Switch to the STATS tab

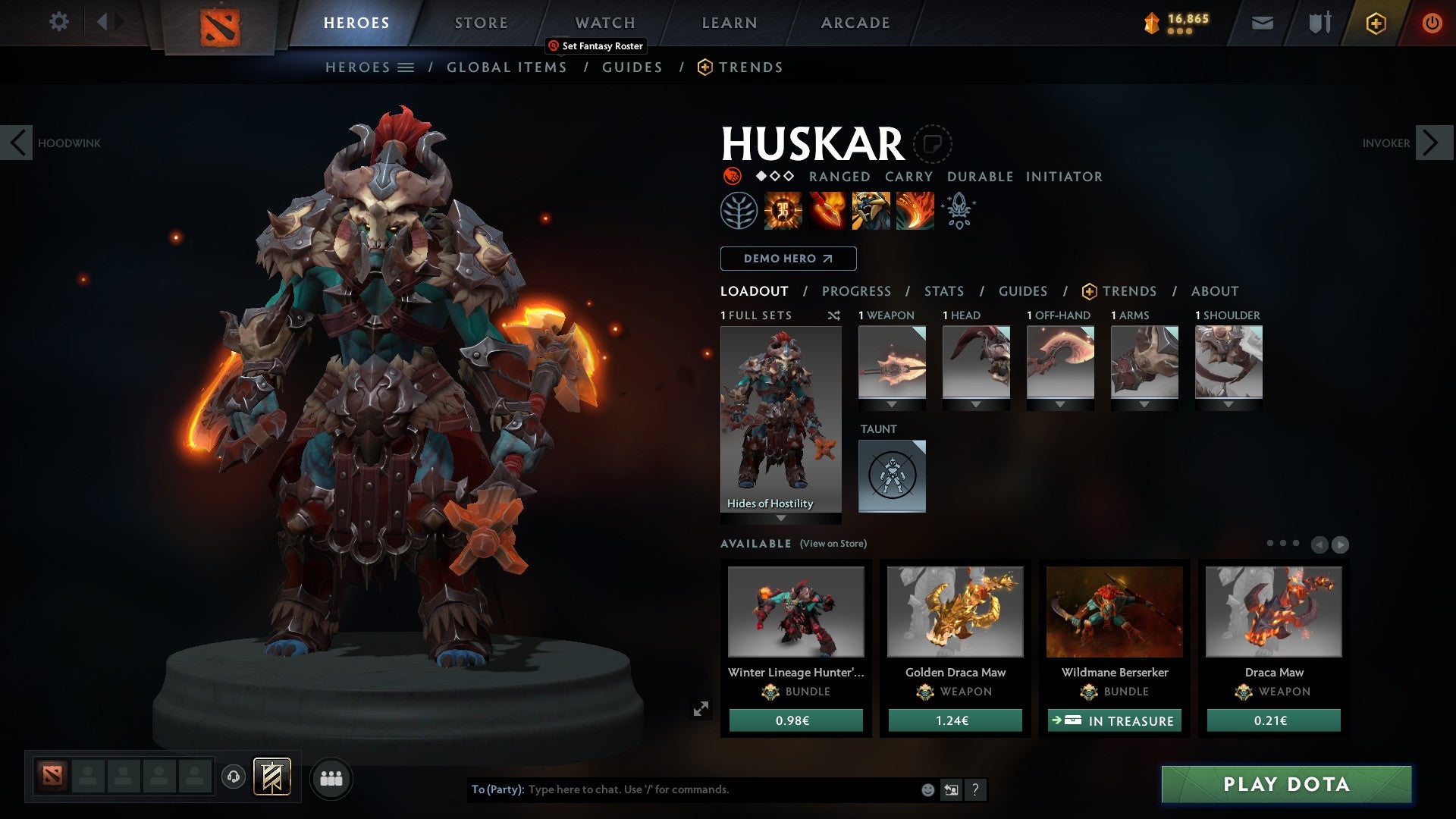pos(944,291)
